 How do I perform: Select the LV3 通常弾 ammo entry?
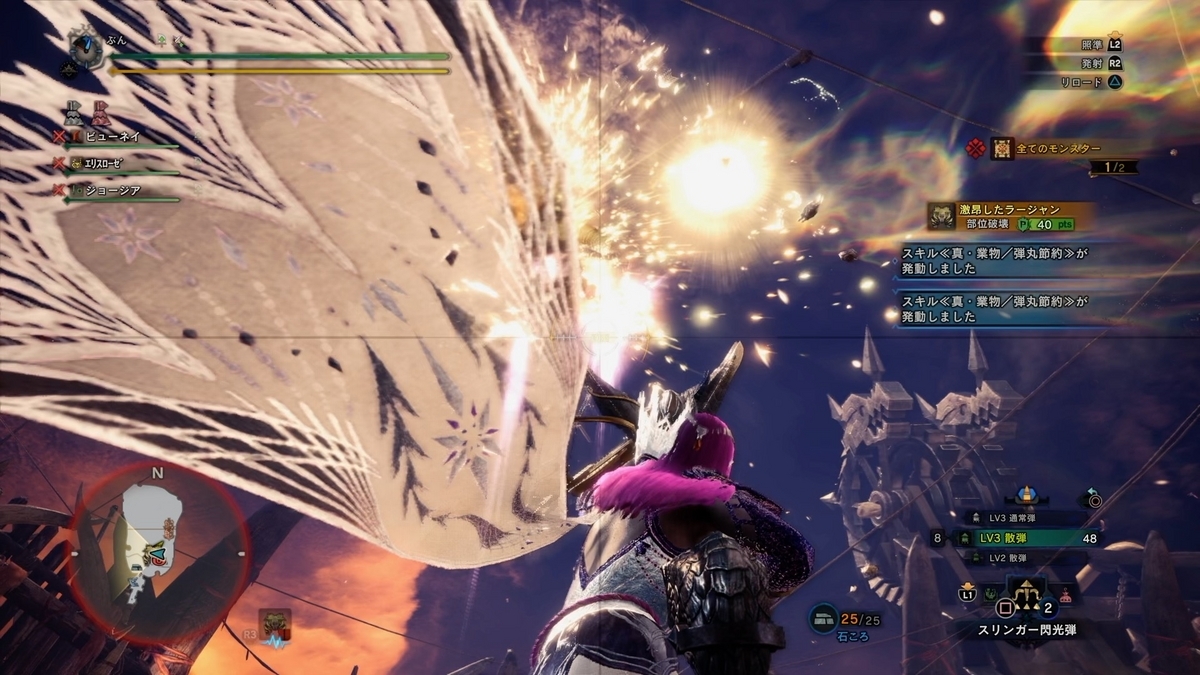(1019, 518)
